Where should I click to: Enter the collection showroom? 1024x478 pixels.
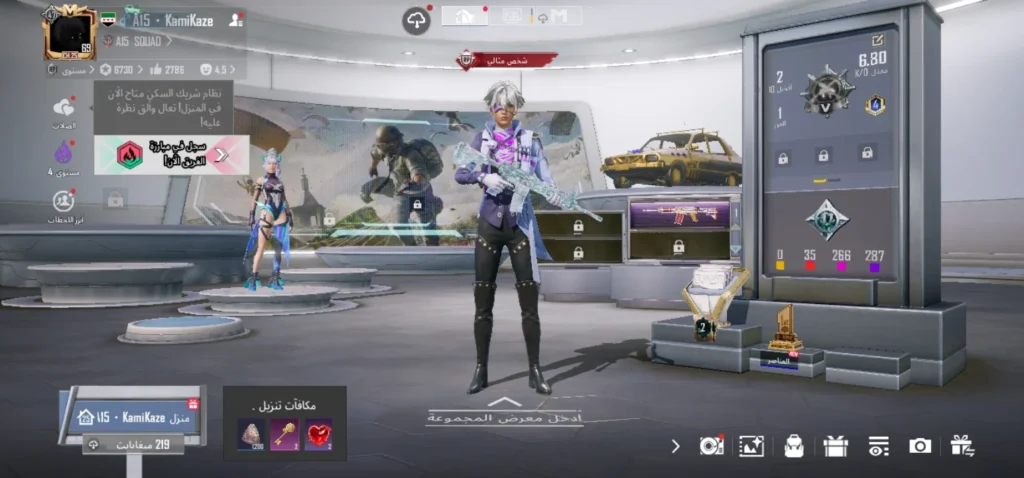504,411
